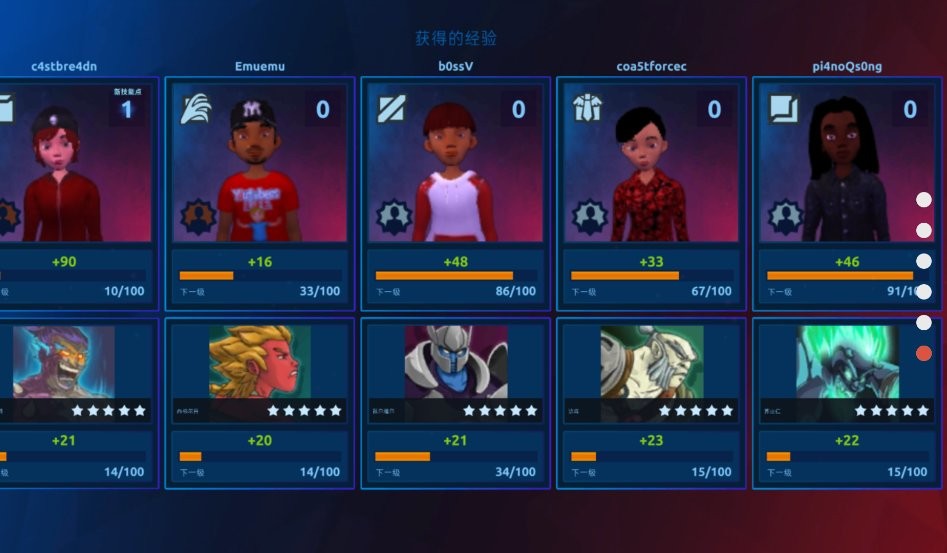Select the jacket emblem on coa5tforcec's card

pos(587,109)
